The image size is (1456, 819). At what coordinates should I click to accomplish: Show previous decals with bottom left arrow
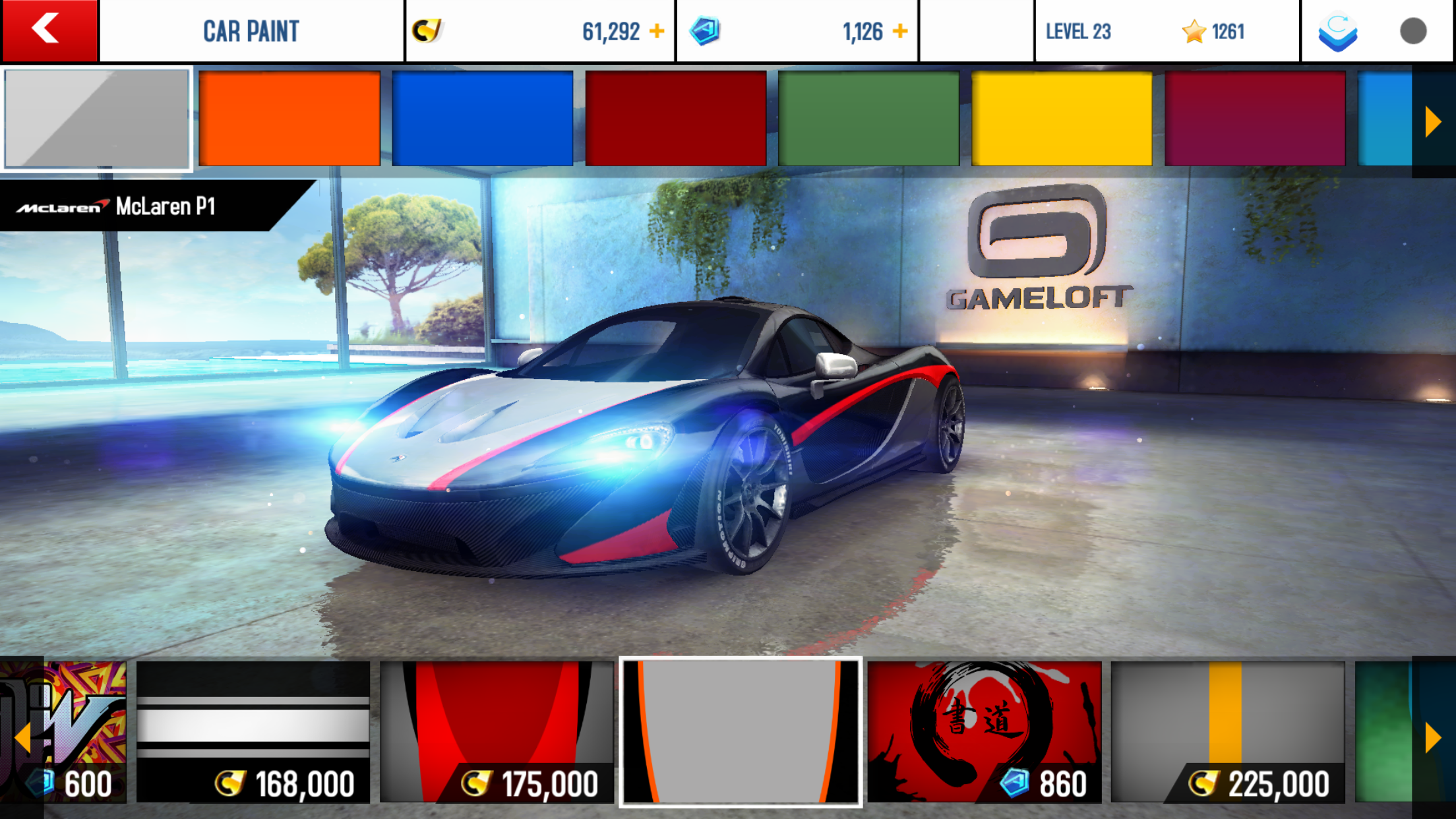pos(22,737)
